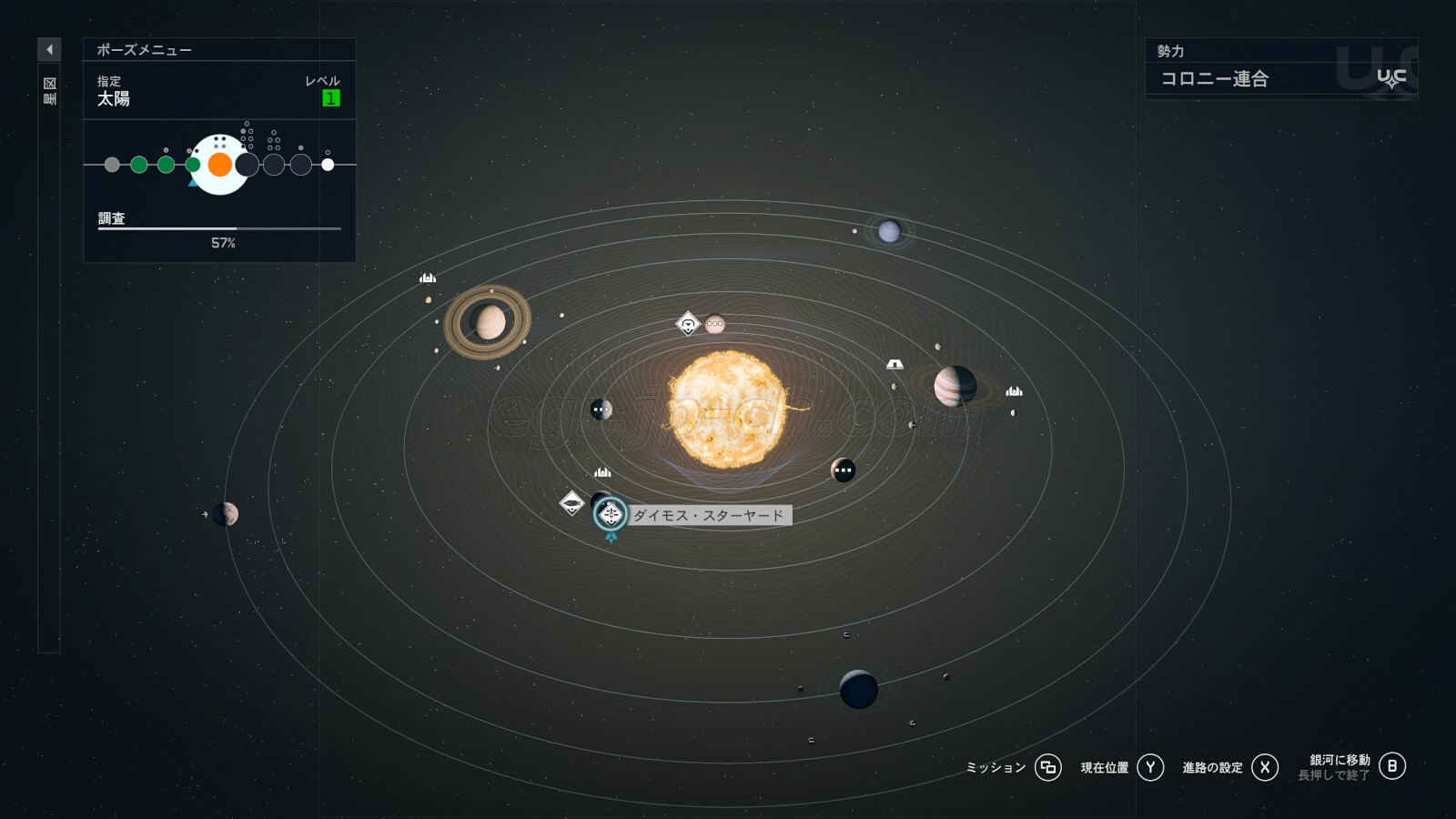Click the landing pad marker near Jupiter
The width and height of the screenshot is (1456, 819).
coord(895,364)
